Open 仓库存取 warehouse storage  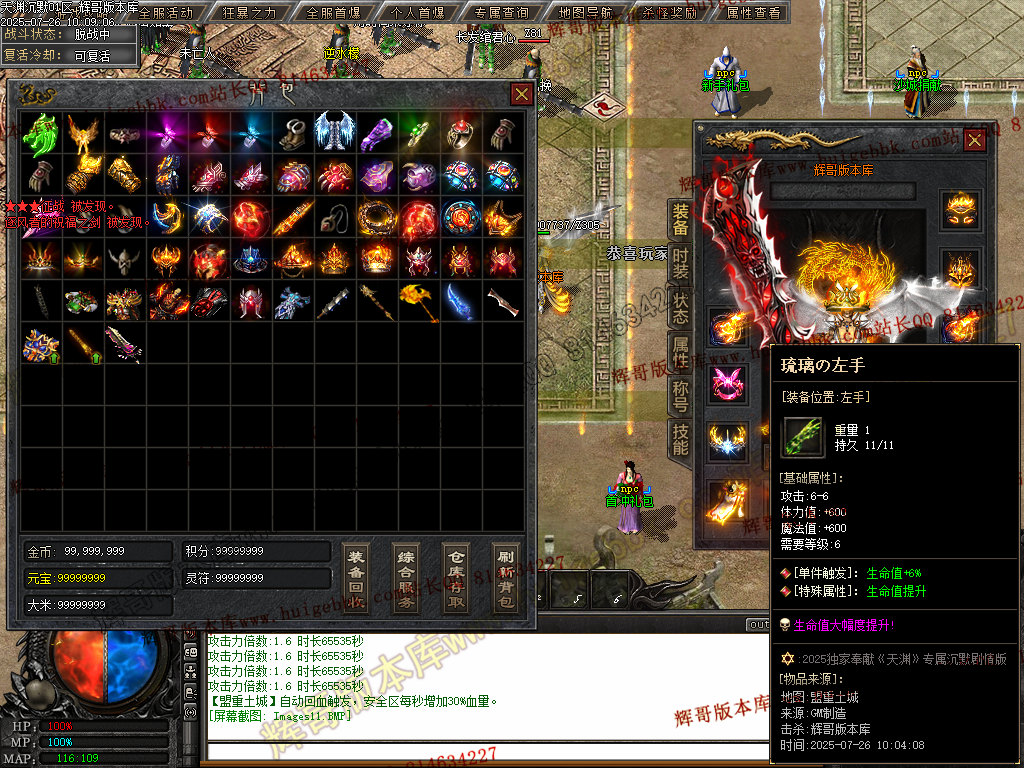[x=456, y=578]
